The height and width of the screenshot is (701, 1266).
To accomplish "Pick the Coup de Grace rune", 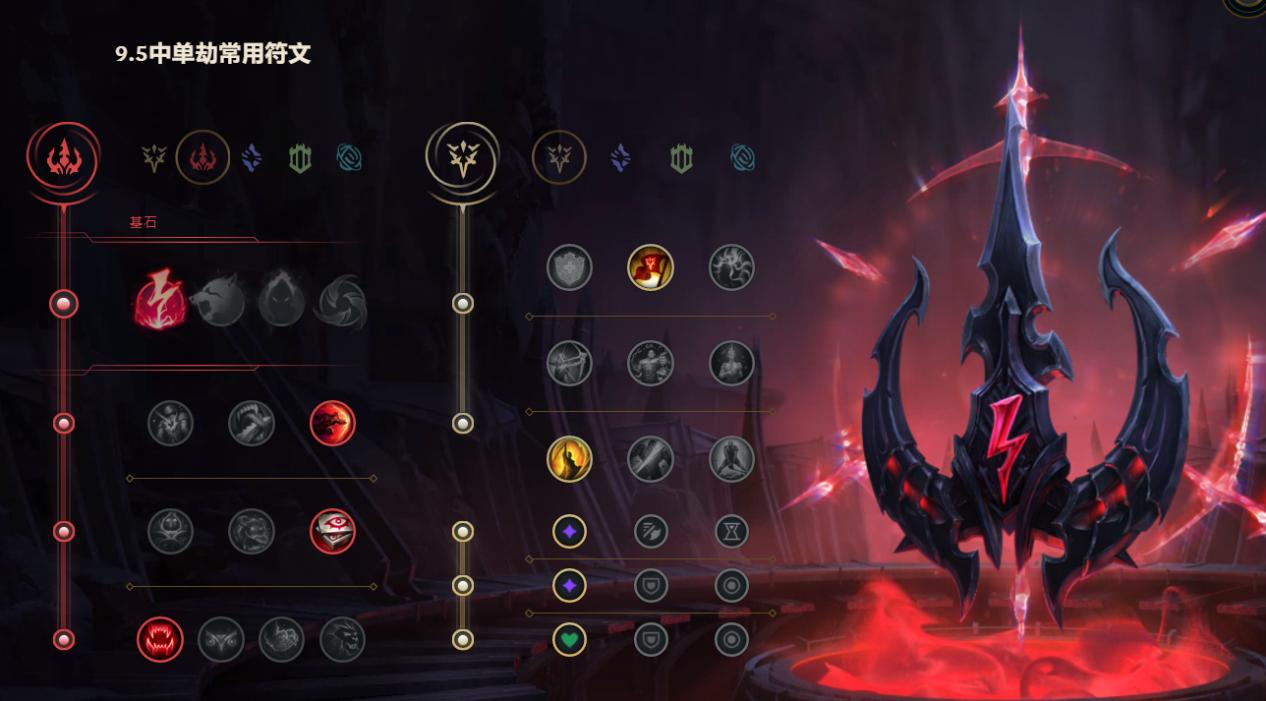I will (570, 459).
